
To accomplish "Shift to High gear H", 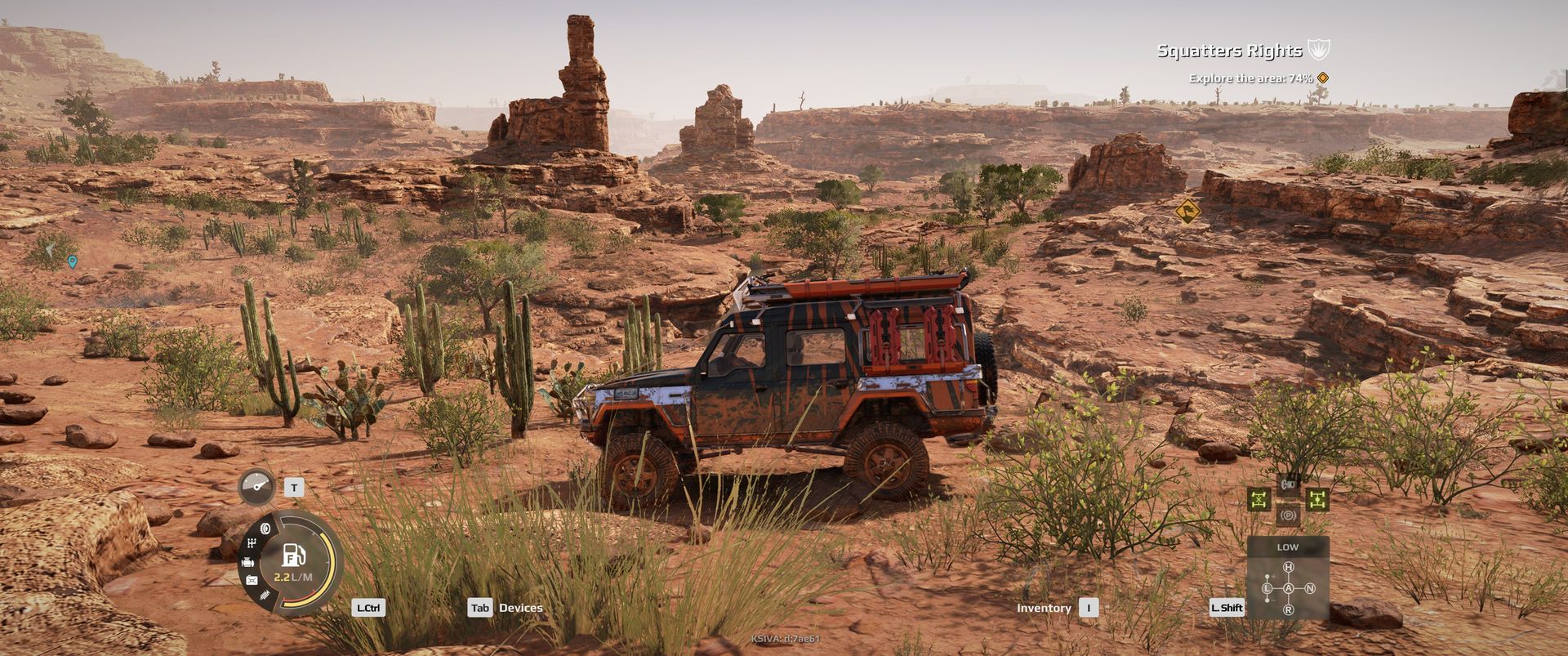I will 1289,567.
